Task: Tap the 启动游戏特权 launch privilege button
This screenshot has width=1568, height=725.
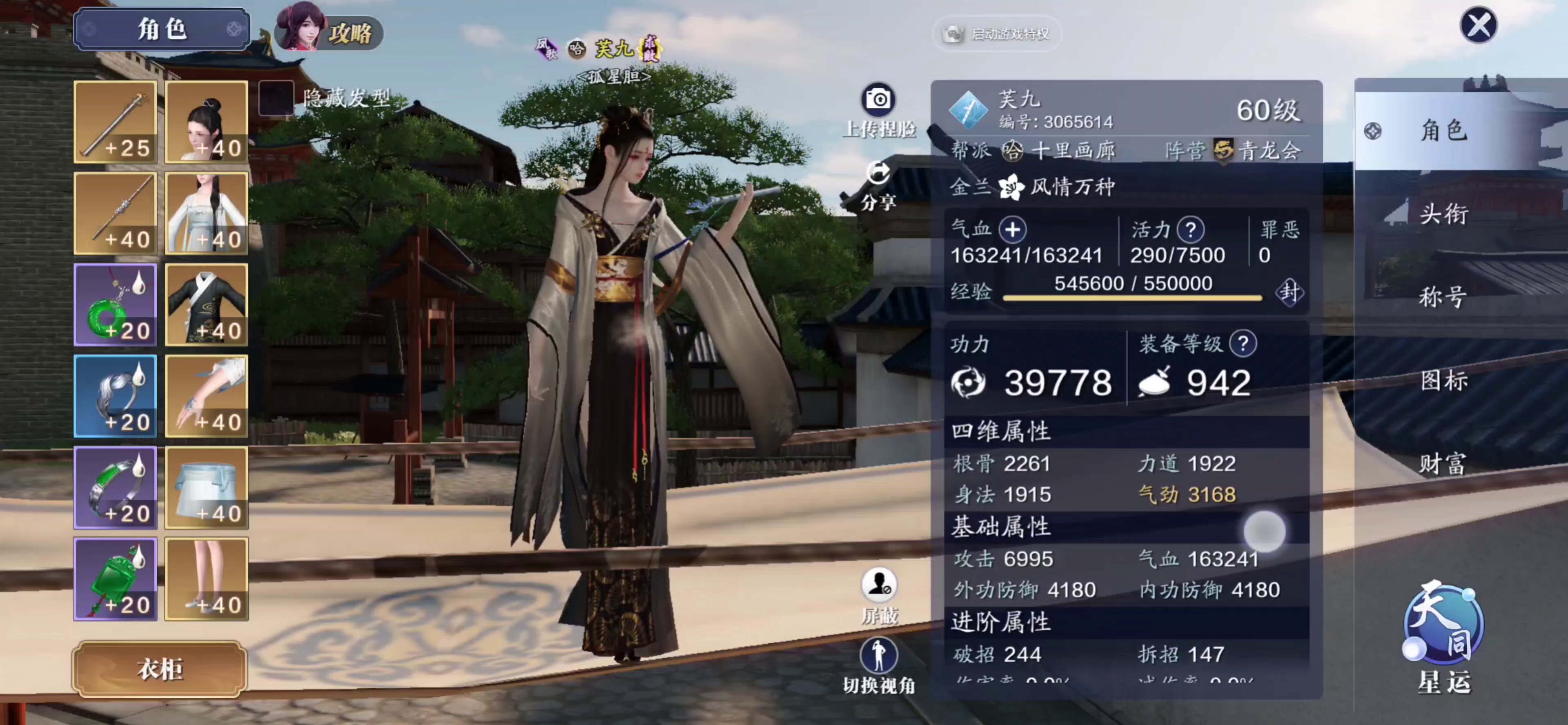Action: tap(996, 34)
